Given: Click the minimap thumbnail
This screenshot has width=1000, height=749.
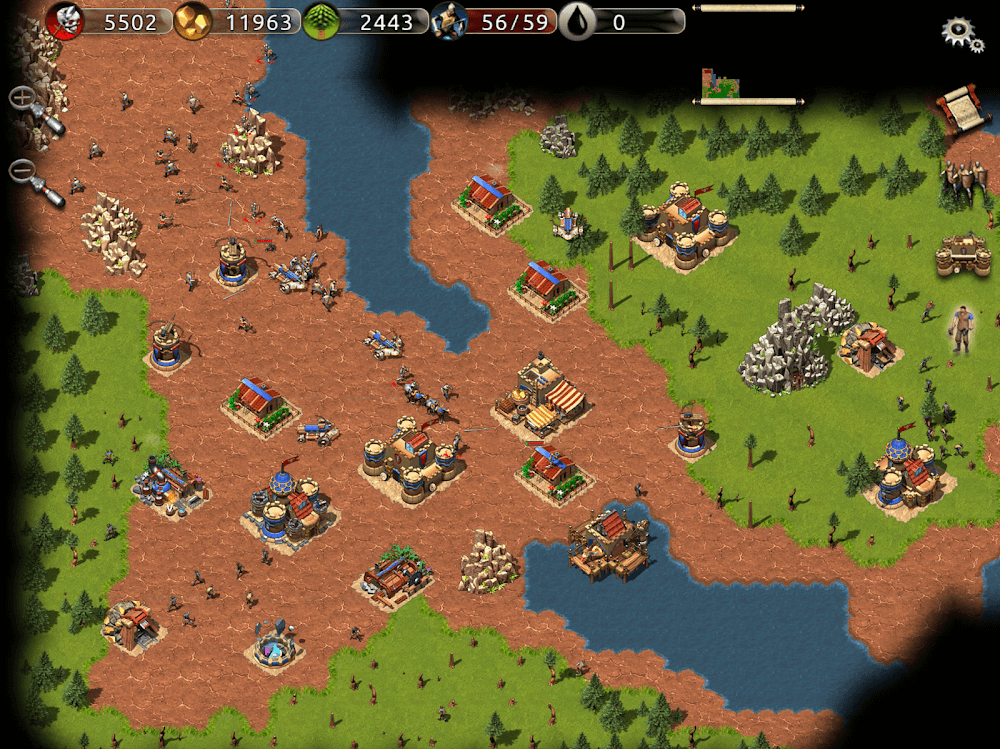Looking at the screenshot, I should coord(720,85).
